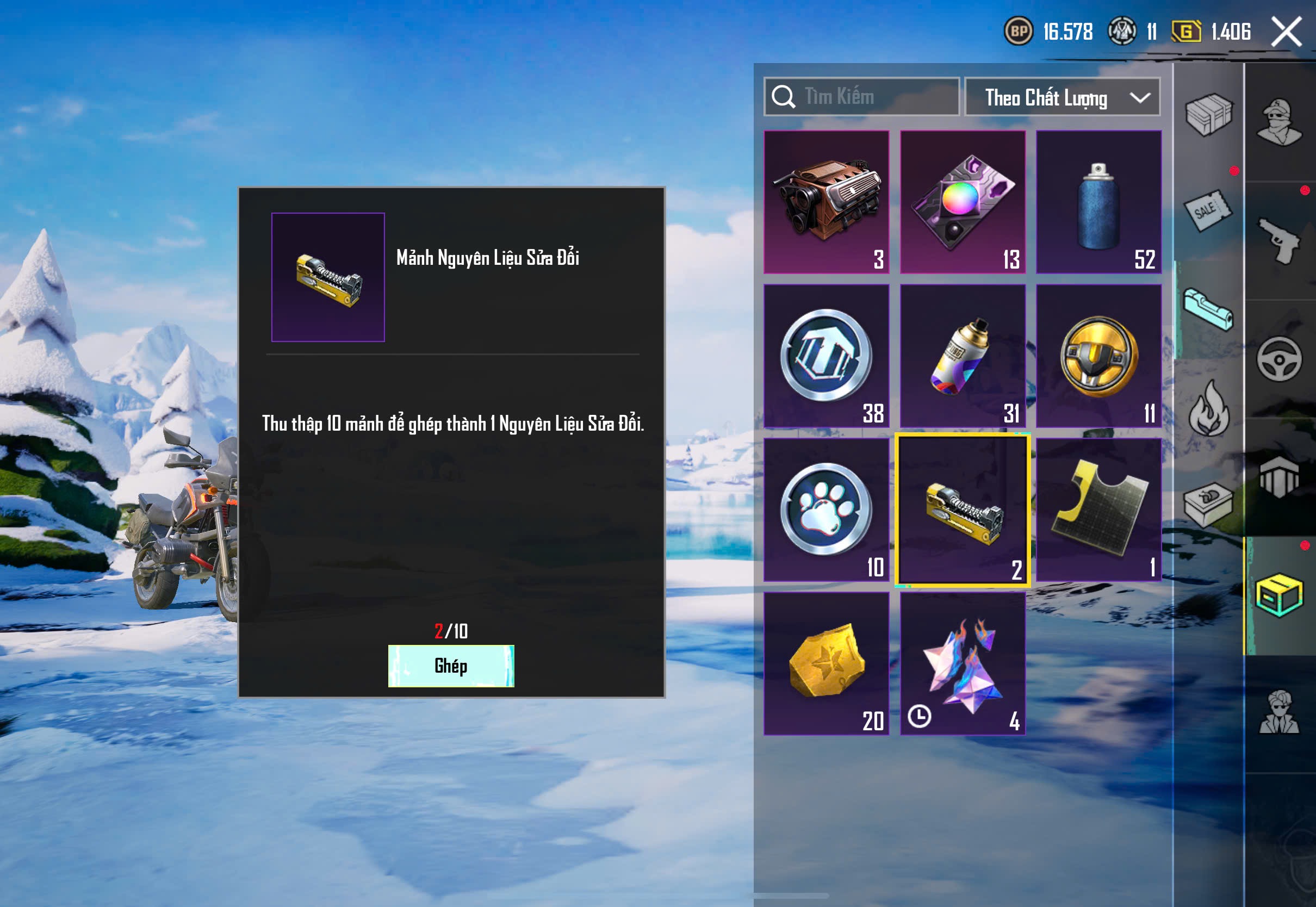Select the yellow-edged grid fragment item
The width and height of the screenshot is (1316, 907).
point(1098,510)
